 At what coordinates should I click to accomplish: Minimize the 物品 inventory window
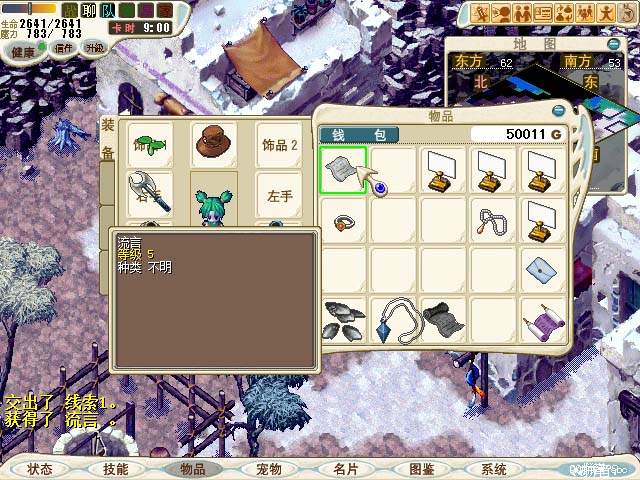tap(558, 110)
